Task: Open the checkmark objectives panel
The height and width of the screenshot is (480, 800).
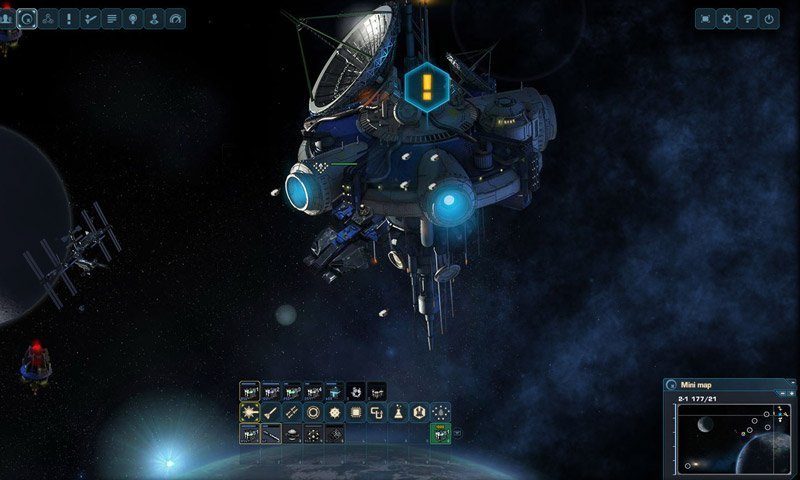Action: pyautogui.click(x=90, y=18)
